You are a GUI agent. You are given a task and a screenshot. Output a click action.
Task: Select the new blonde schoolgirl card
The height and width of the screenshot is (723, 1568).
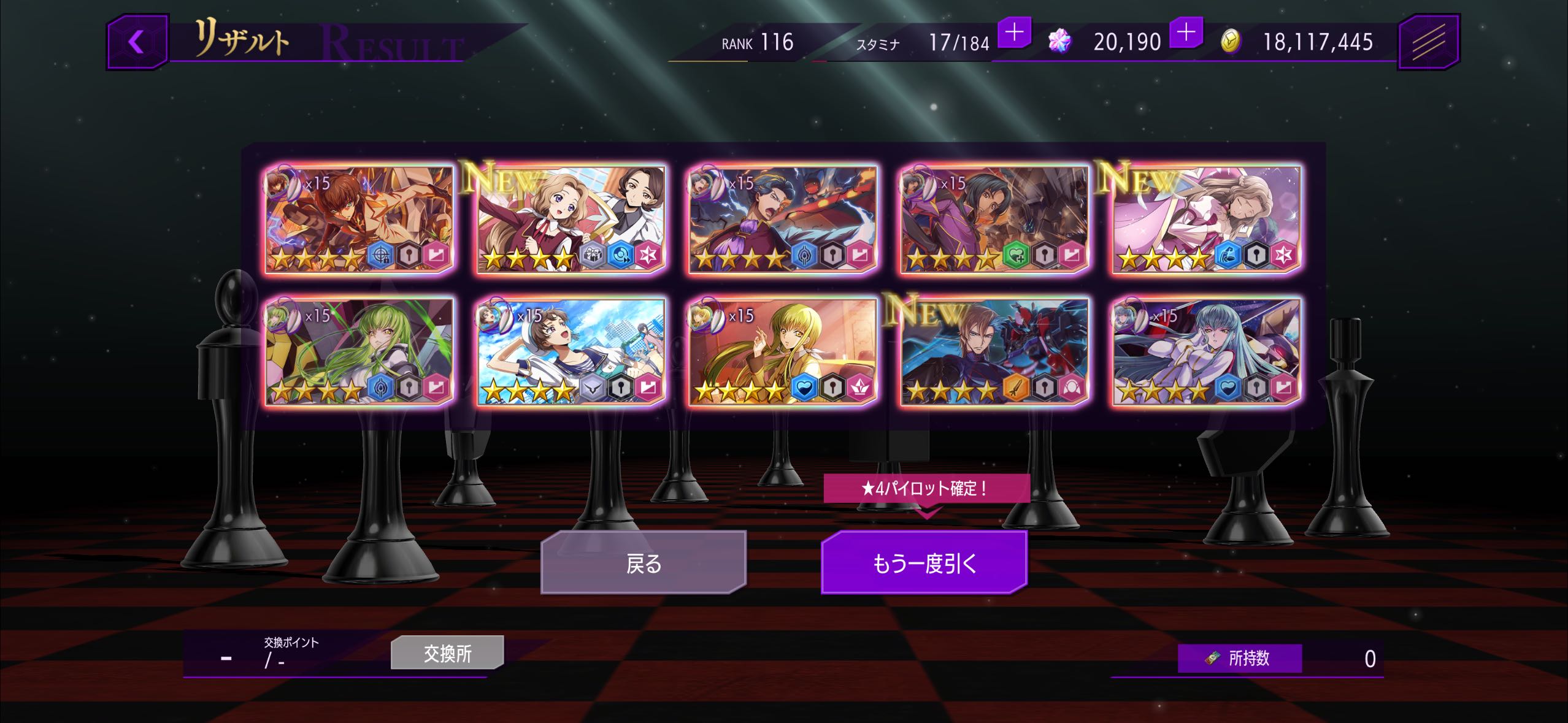click(571, 219)
